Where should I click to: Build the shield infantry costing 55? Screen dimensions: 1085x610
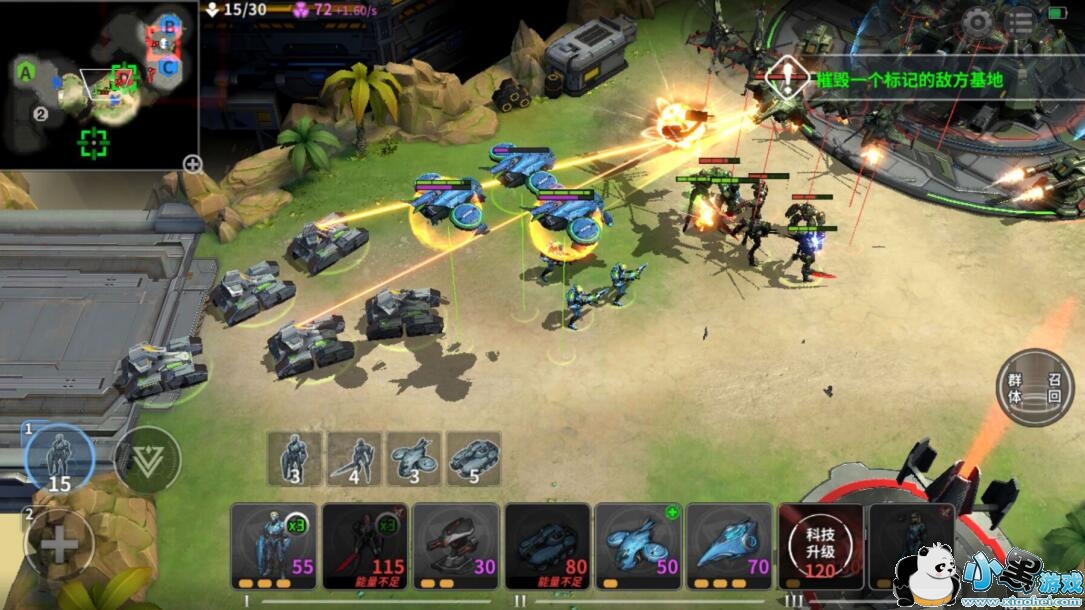(274, 546)
